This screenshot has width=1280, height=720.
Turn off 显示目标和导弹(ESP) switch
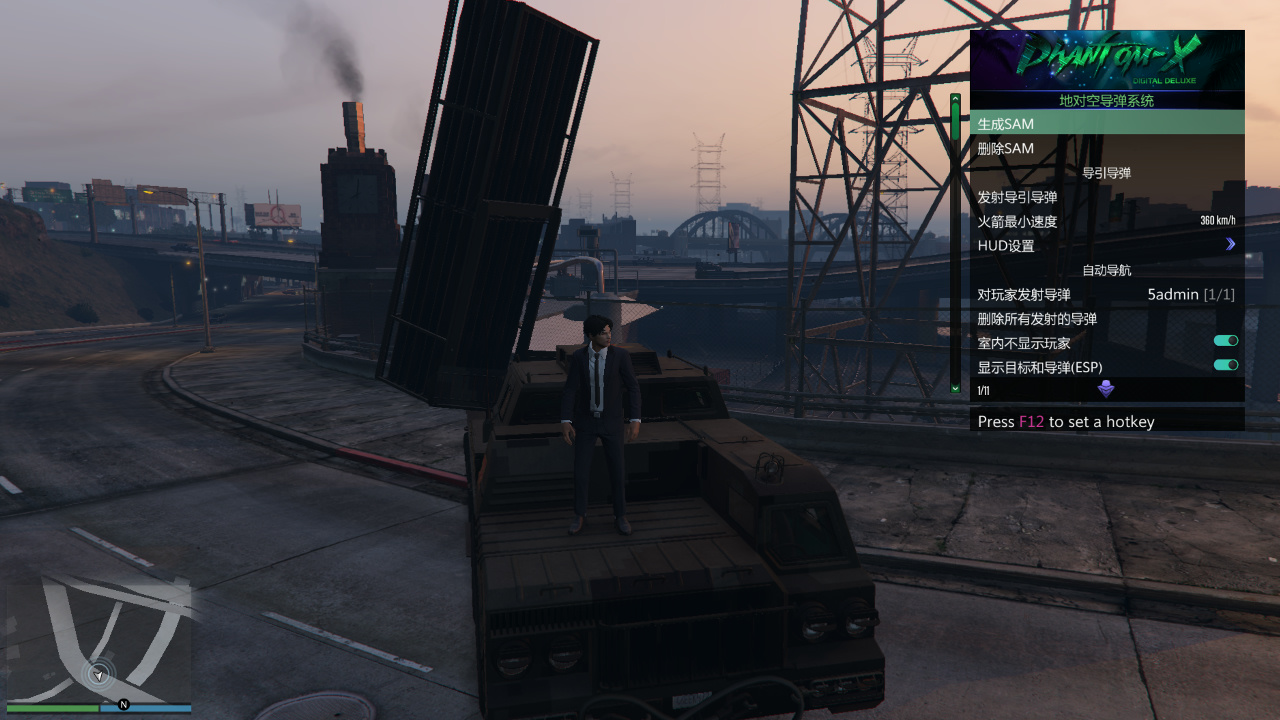tap(1224, 364)
